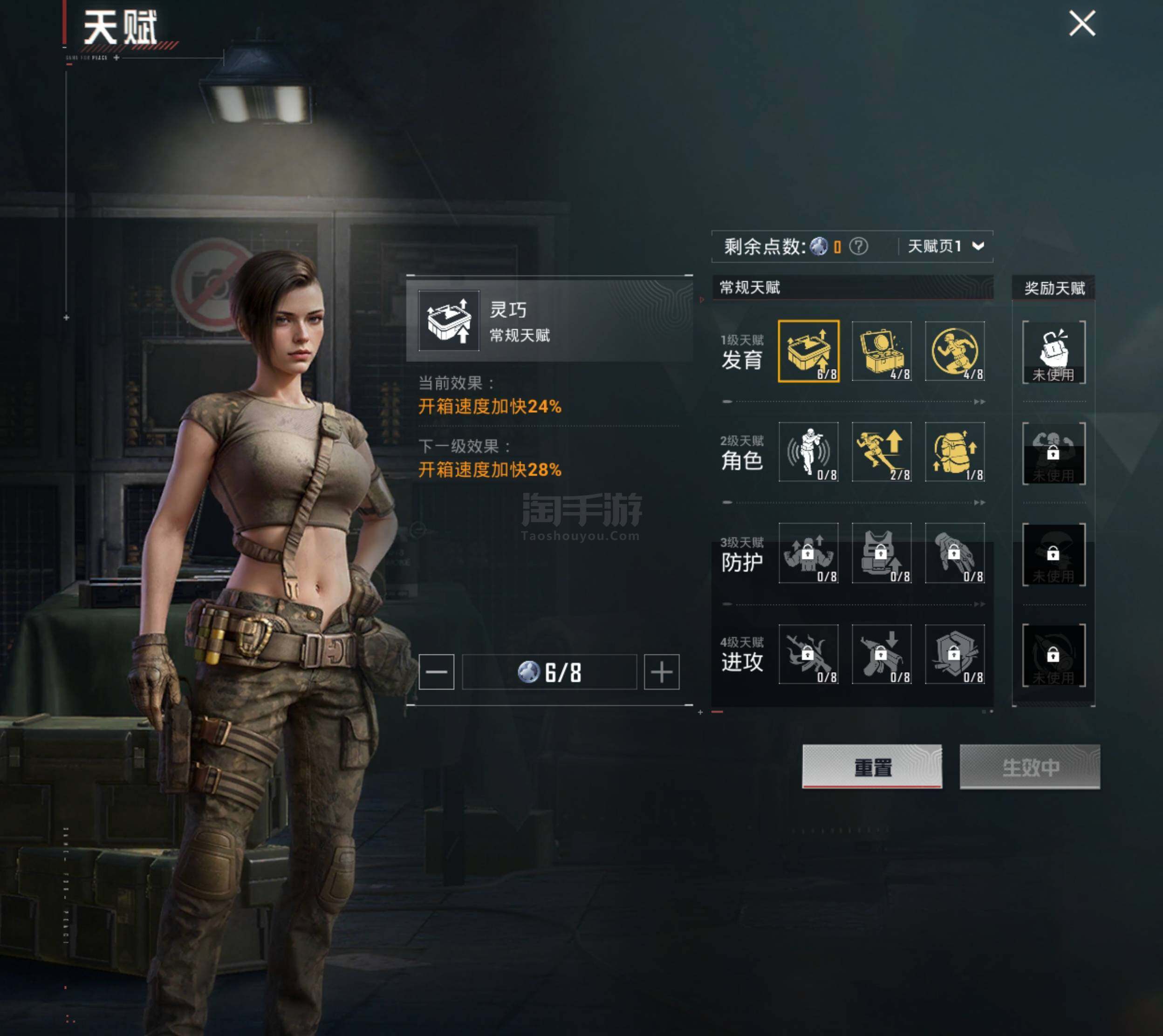Viewport: 1163px width, 1036px height.
Task: Select the crate-opening speed talent icon
Action: (808, 351)
